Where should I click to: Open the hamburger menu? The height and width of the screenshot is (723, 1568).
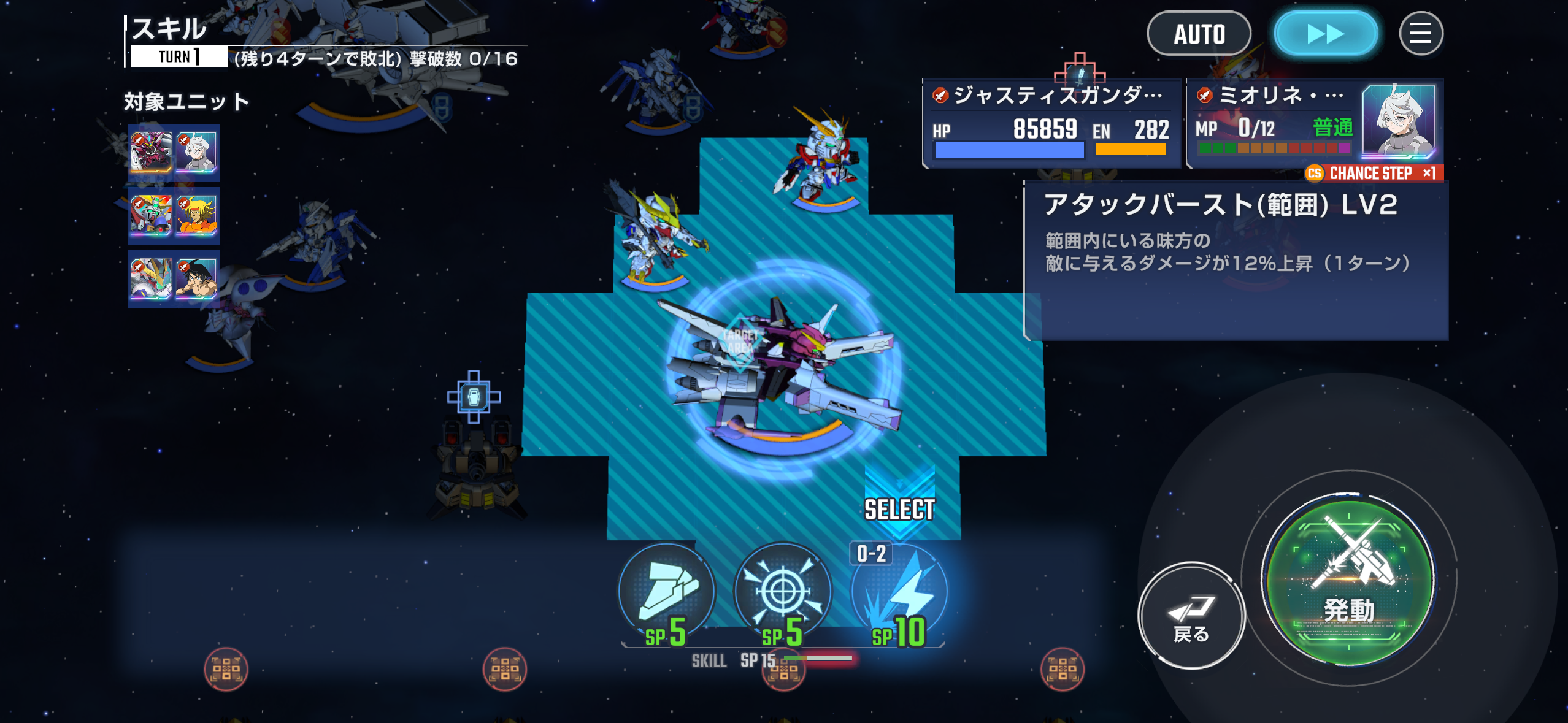pos(1420,34)
